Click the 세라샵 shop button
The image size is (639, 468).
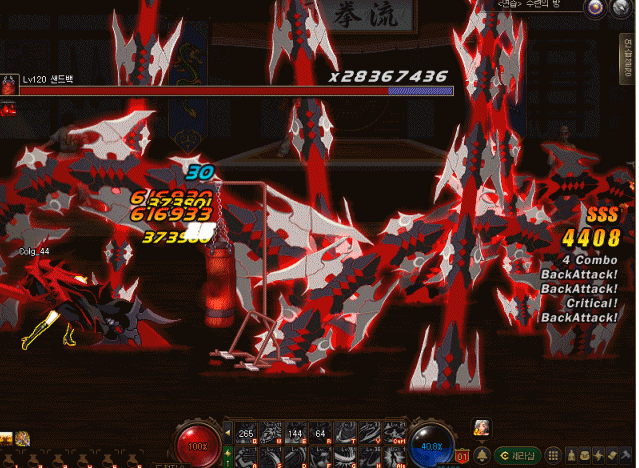pyautogui.click(x=518, y=455)
